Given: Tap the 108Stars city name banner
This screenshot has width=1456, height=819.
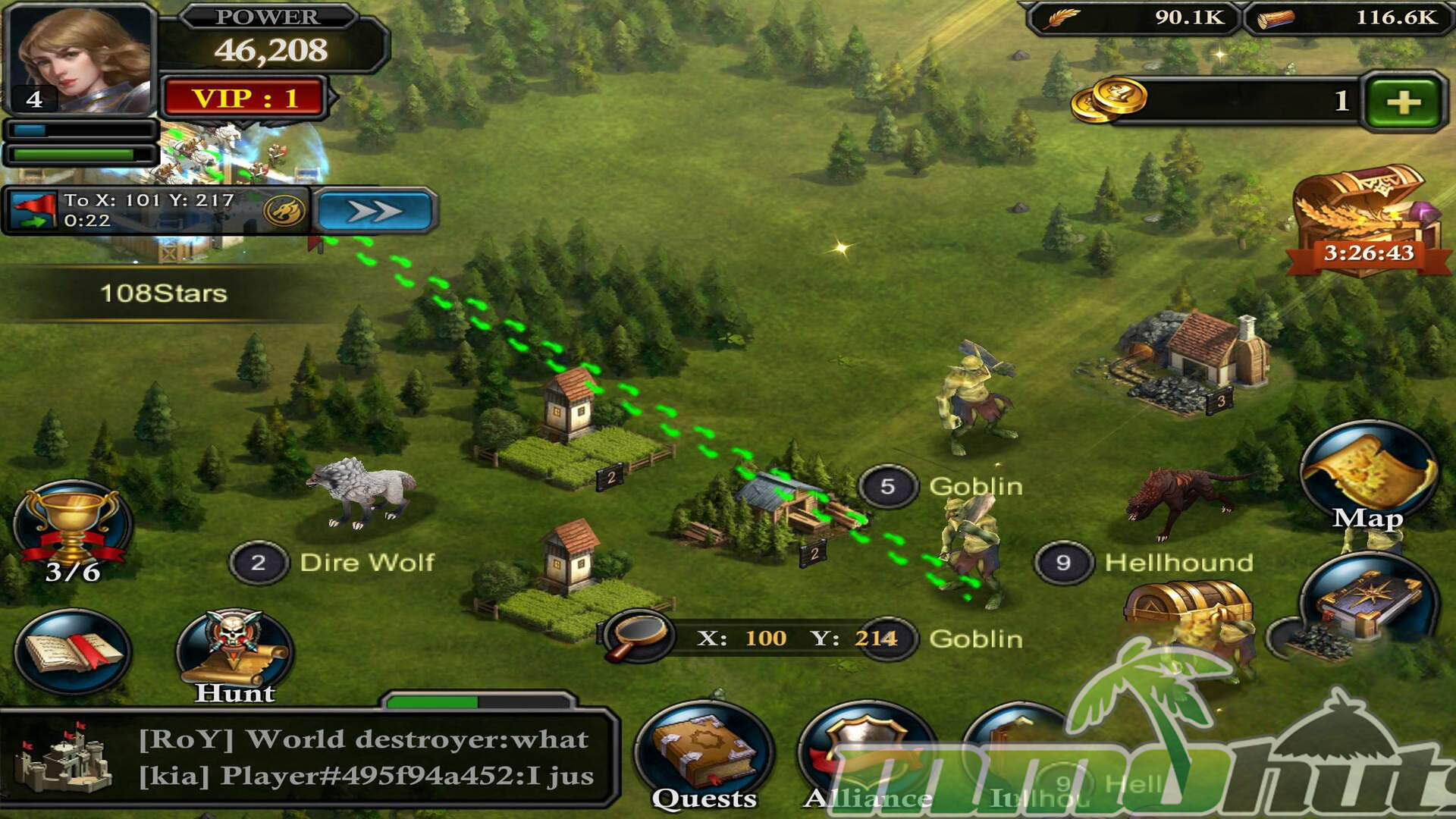Looking at the screenshot, I should [x=163, y=293].
